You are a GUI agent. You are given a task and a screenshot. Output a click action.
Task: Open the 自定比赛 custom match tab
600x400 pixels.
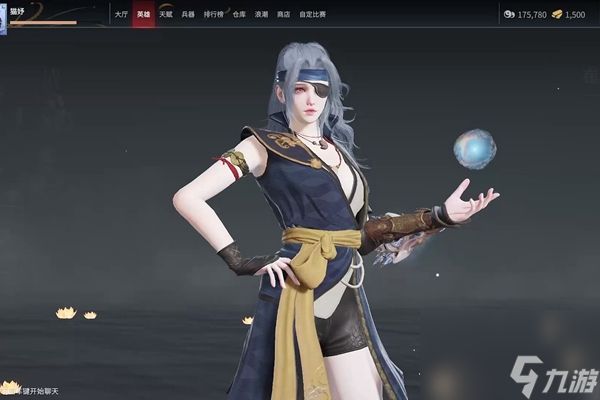pos(312,15)
